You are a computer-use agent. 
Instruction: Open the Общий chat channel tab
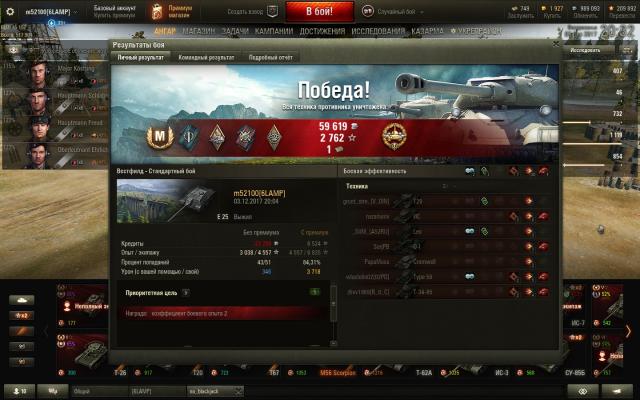(85, 391)
